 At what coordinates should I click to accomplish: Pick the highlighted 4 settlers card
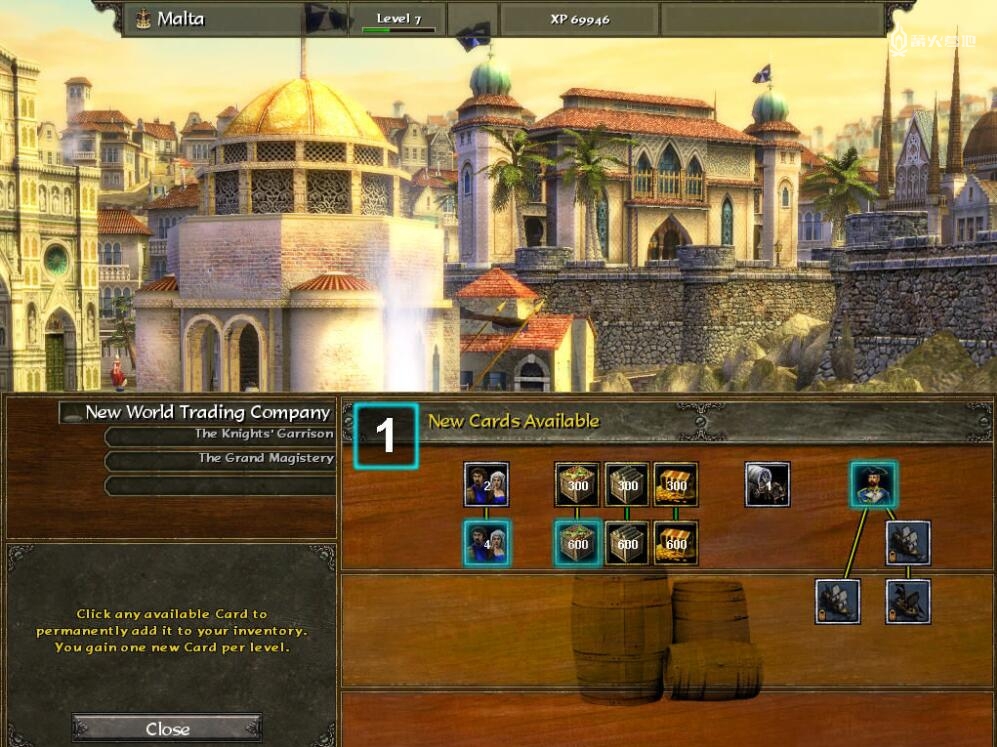[486, 543]
